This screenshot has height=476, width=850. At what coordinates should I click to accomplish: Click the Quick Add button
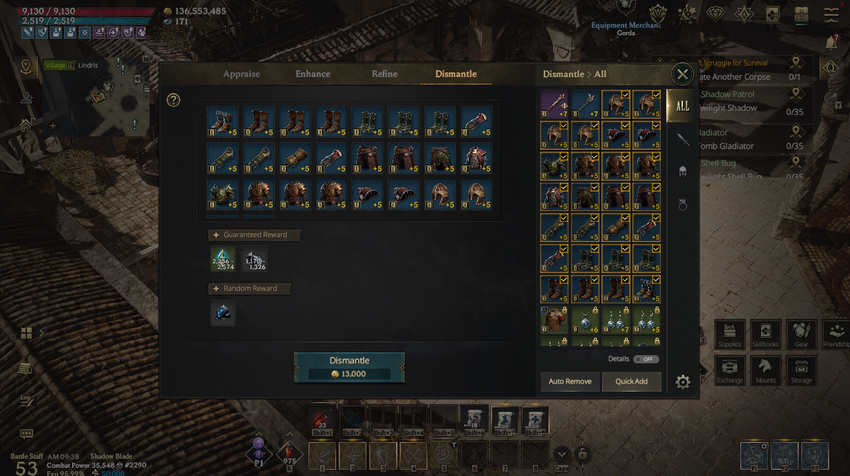[631, 382]
